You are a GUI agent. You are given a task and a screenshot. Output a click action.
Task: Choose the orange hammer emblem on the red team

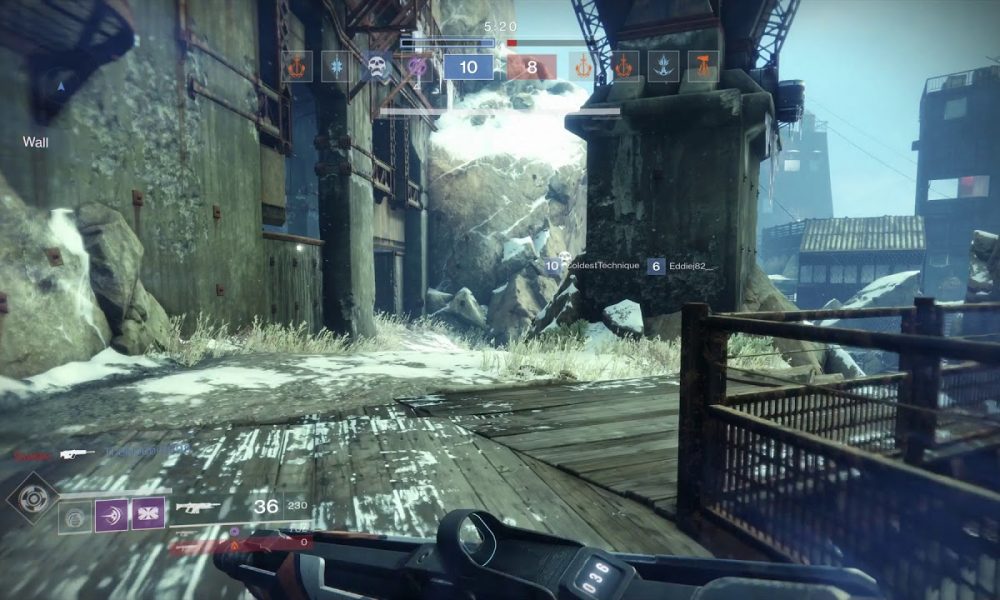tap(703, 66)
